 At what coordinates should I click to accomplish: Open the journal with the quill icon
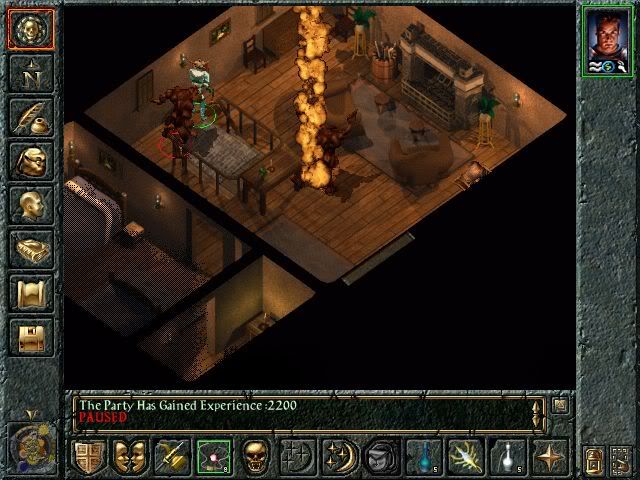(x=30, y=116)
